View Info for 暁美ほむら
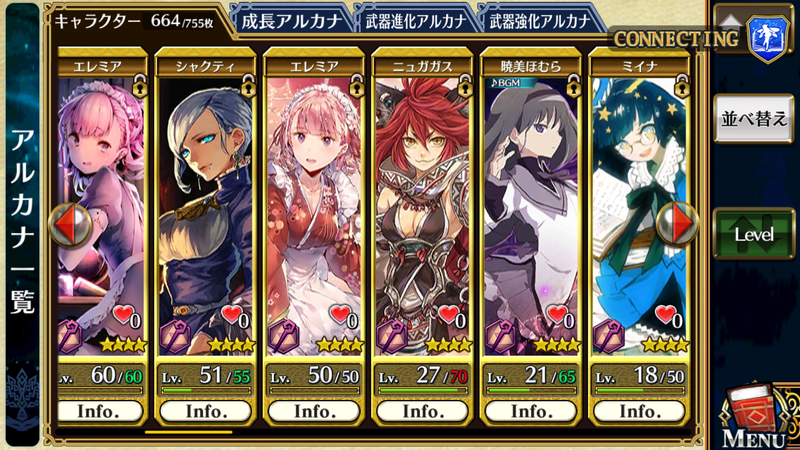The height and width of the screenshot is (450, 800). click(x=530, y=410)
